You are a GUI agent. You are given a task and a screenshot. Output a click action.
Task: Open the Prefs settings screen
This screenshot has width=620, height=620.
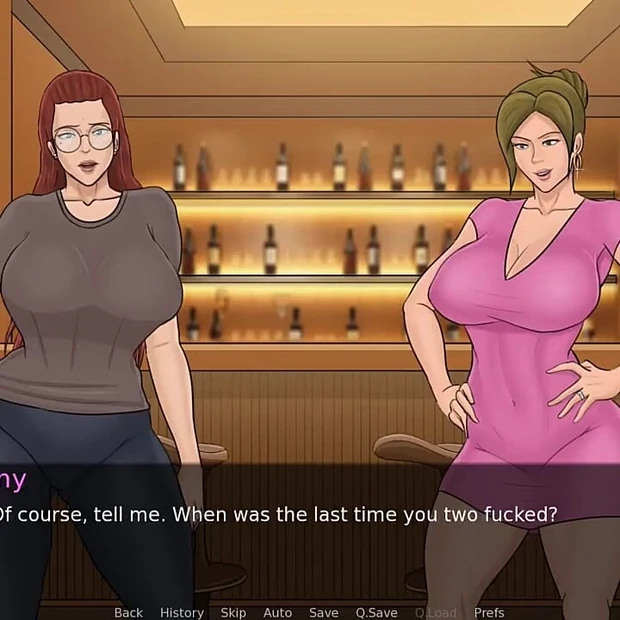489,612
